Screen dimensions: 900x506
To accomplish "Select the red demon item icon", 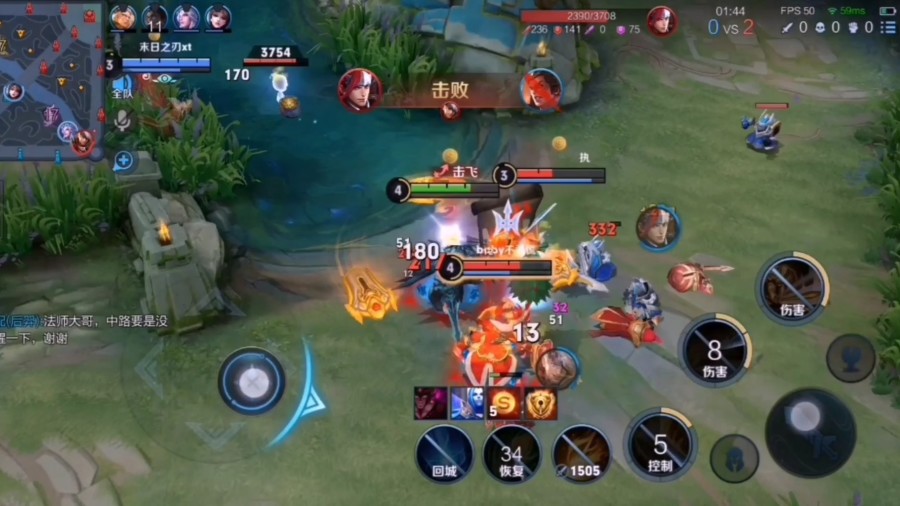I will (430, 403).
